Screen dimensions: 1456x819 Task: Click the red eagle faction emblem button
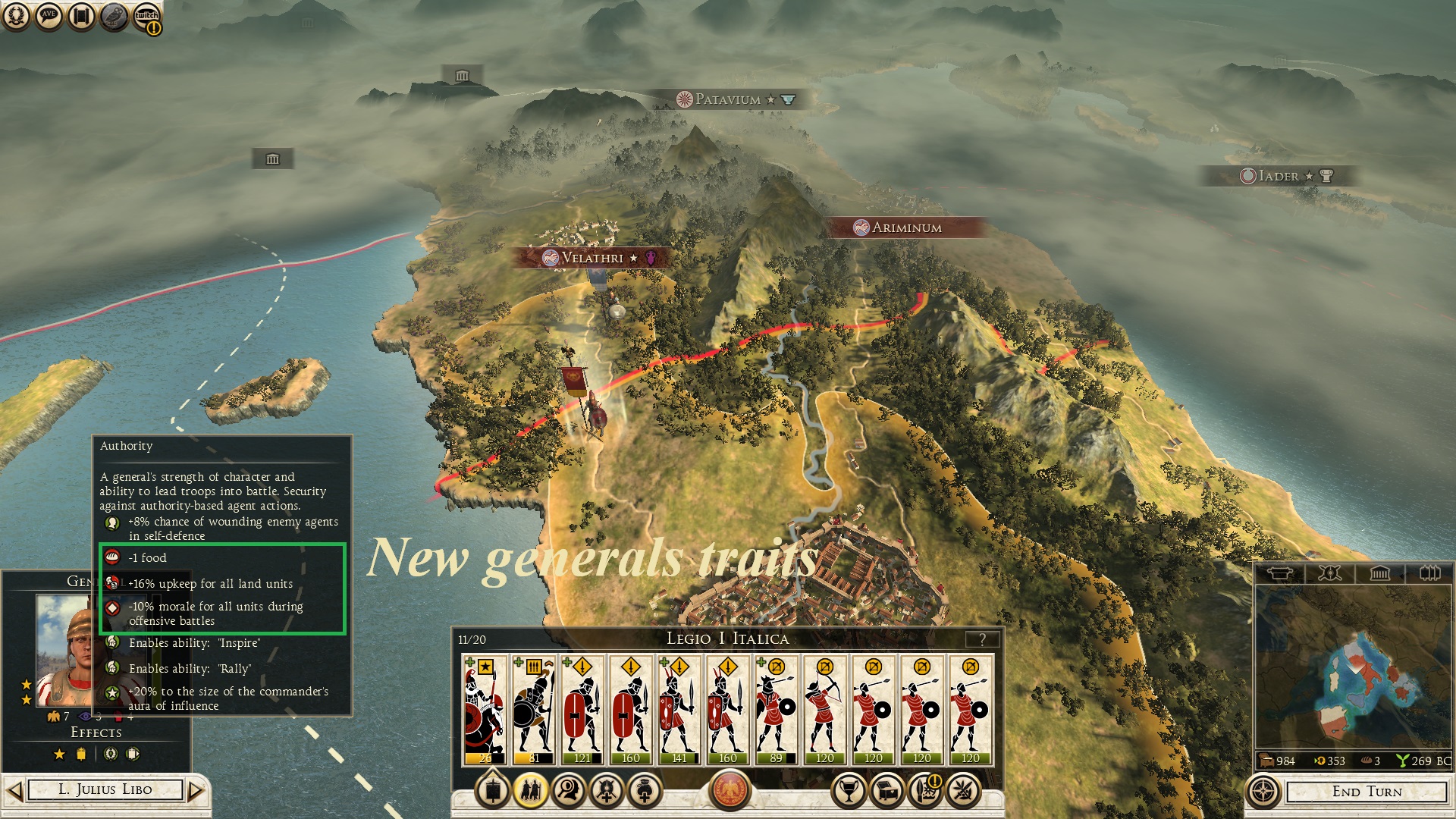730,789
